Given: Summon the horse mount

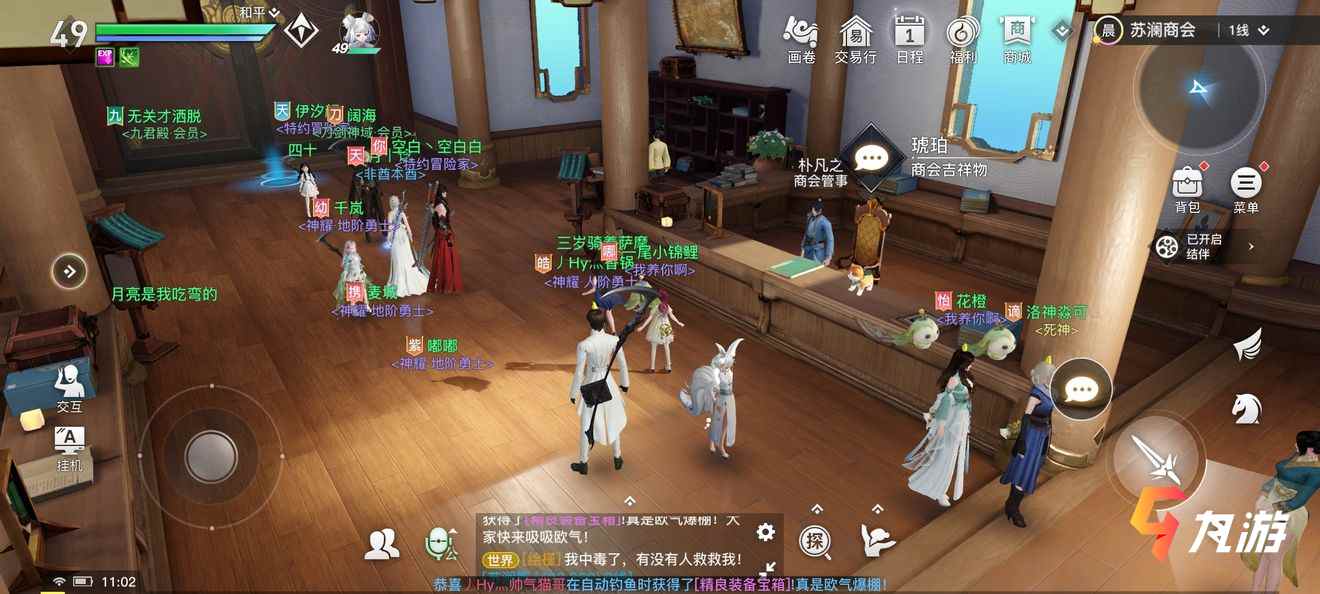Looking at the screenshot, I should point(1247,407).
